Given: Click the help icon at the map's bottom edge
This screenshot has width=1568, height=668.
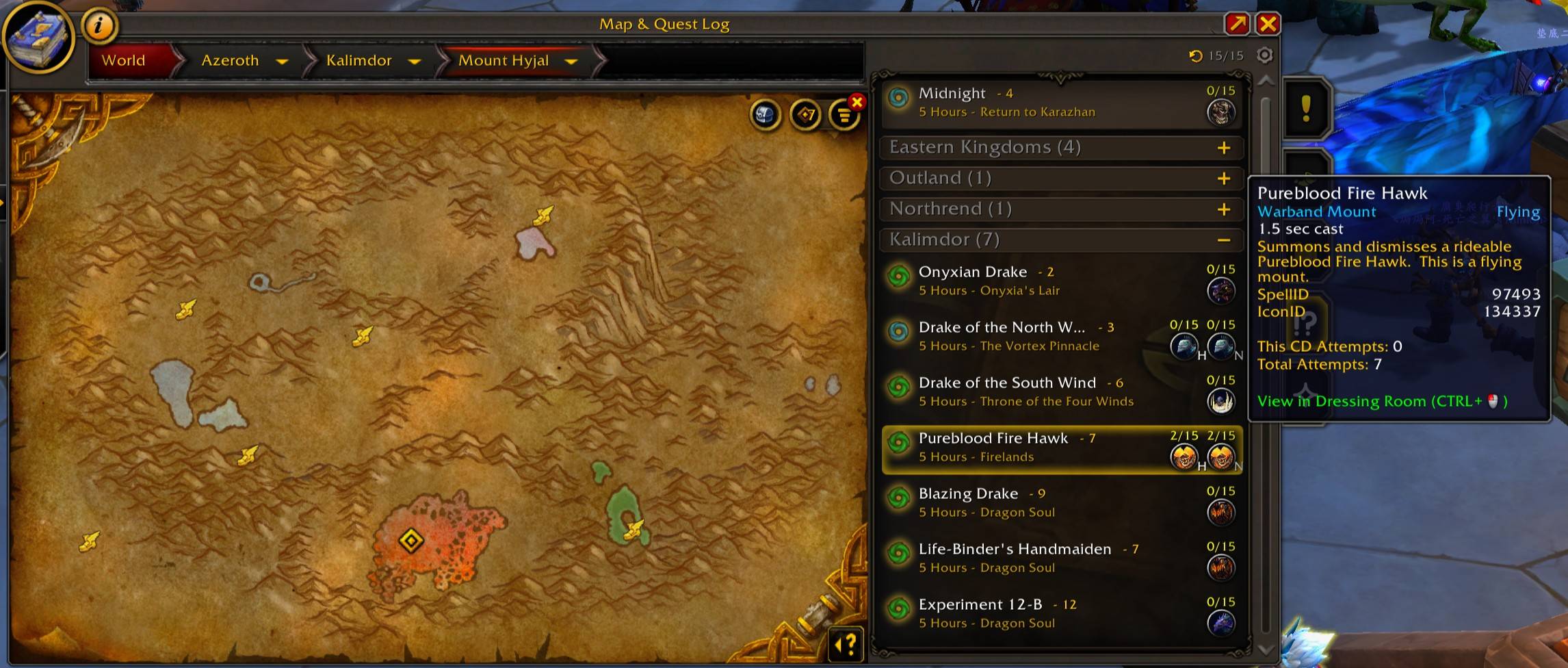Looking at the screenshot, I should point(845,642).
